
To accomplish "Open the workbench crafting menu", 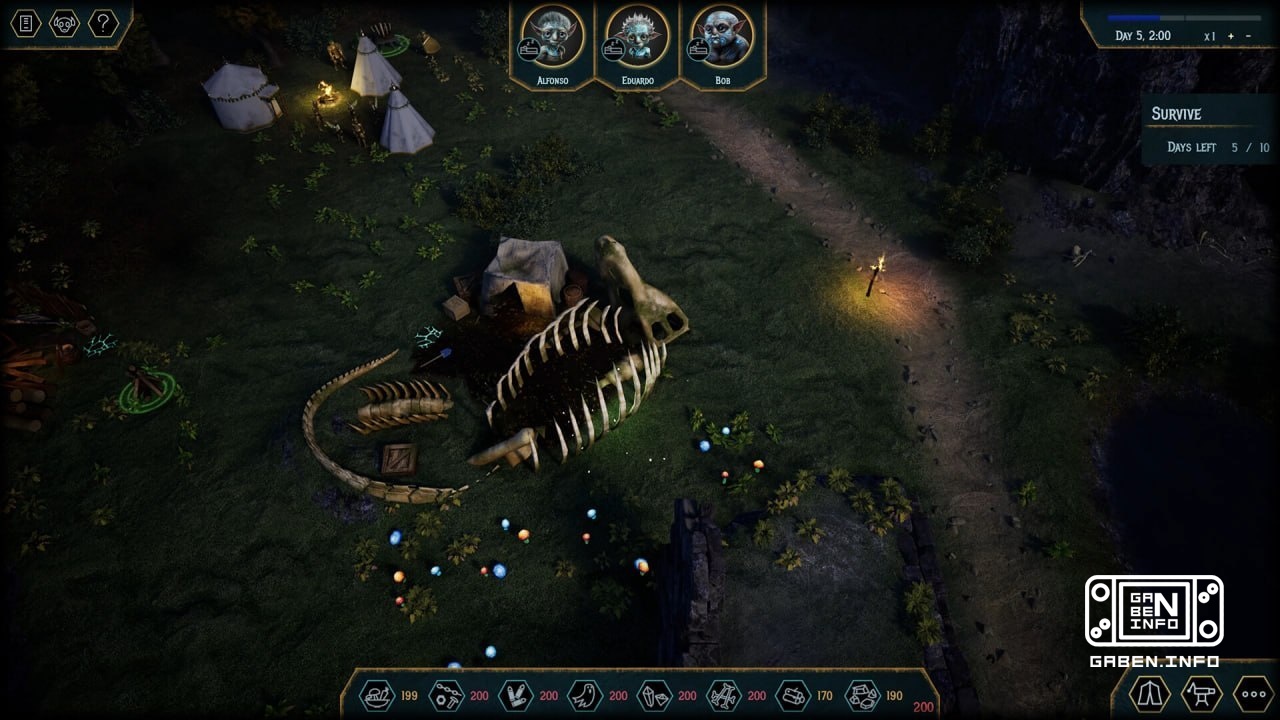I will click(1201, 693).
